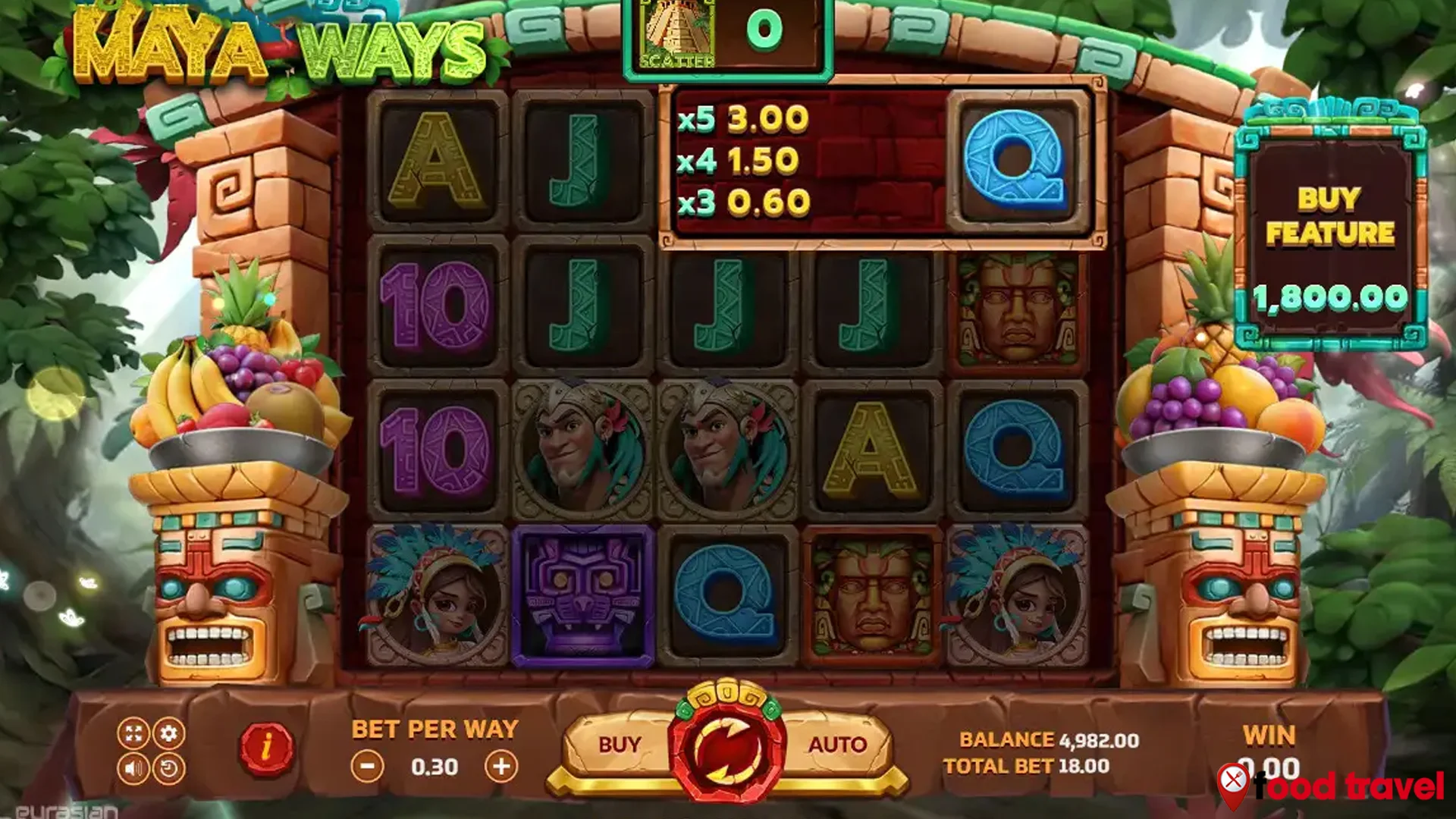Toggle sound with the speaker icon
Image resolution: width=1456 pixels, height=819 pixels.
[x=133, y=769]
